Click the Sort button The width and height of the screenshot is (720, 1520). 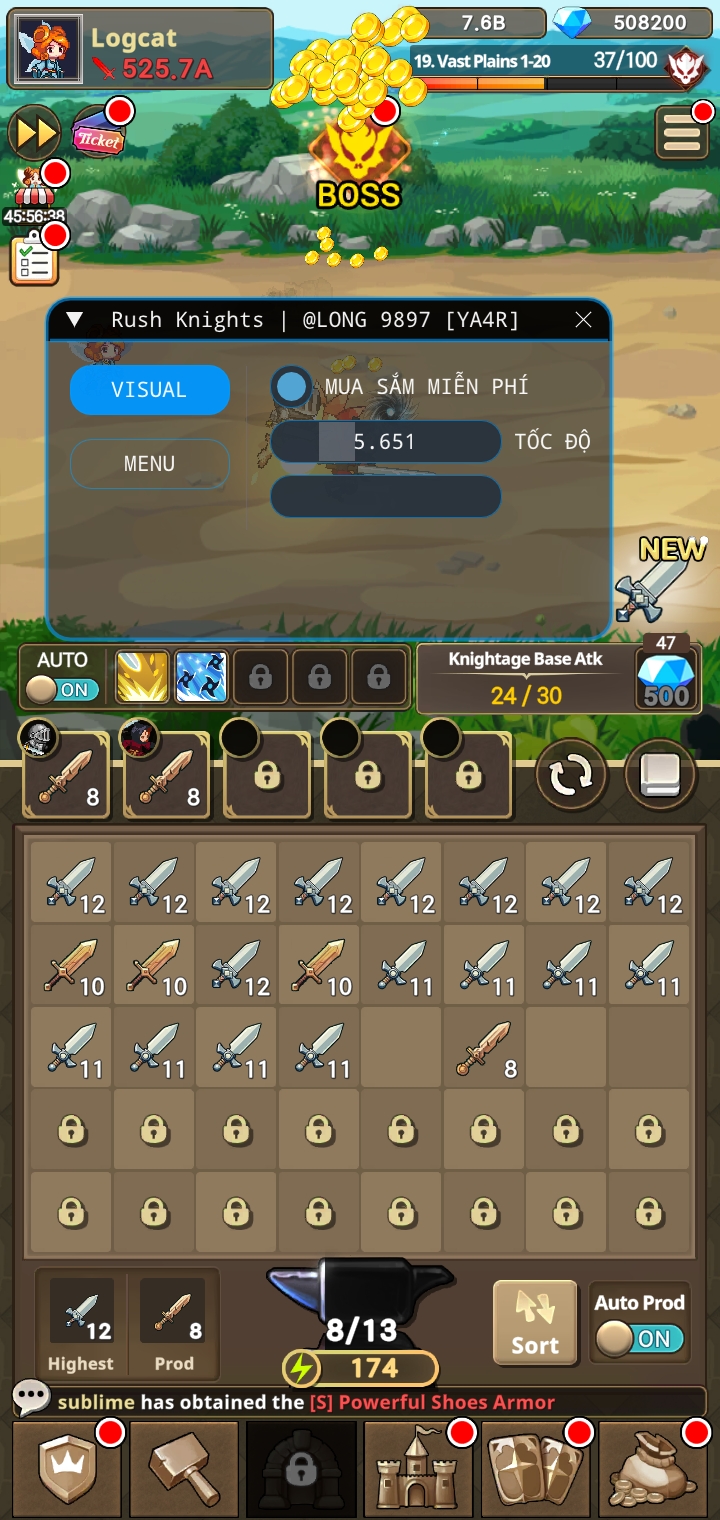535,1322
